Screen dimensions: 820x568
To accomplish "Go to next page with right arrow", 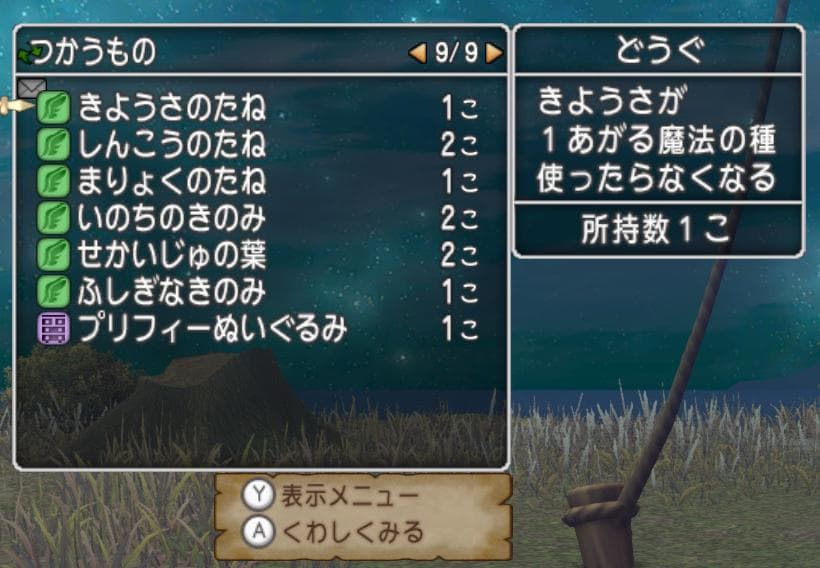I will (x=494, y=53).
